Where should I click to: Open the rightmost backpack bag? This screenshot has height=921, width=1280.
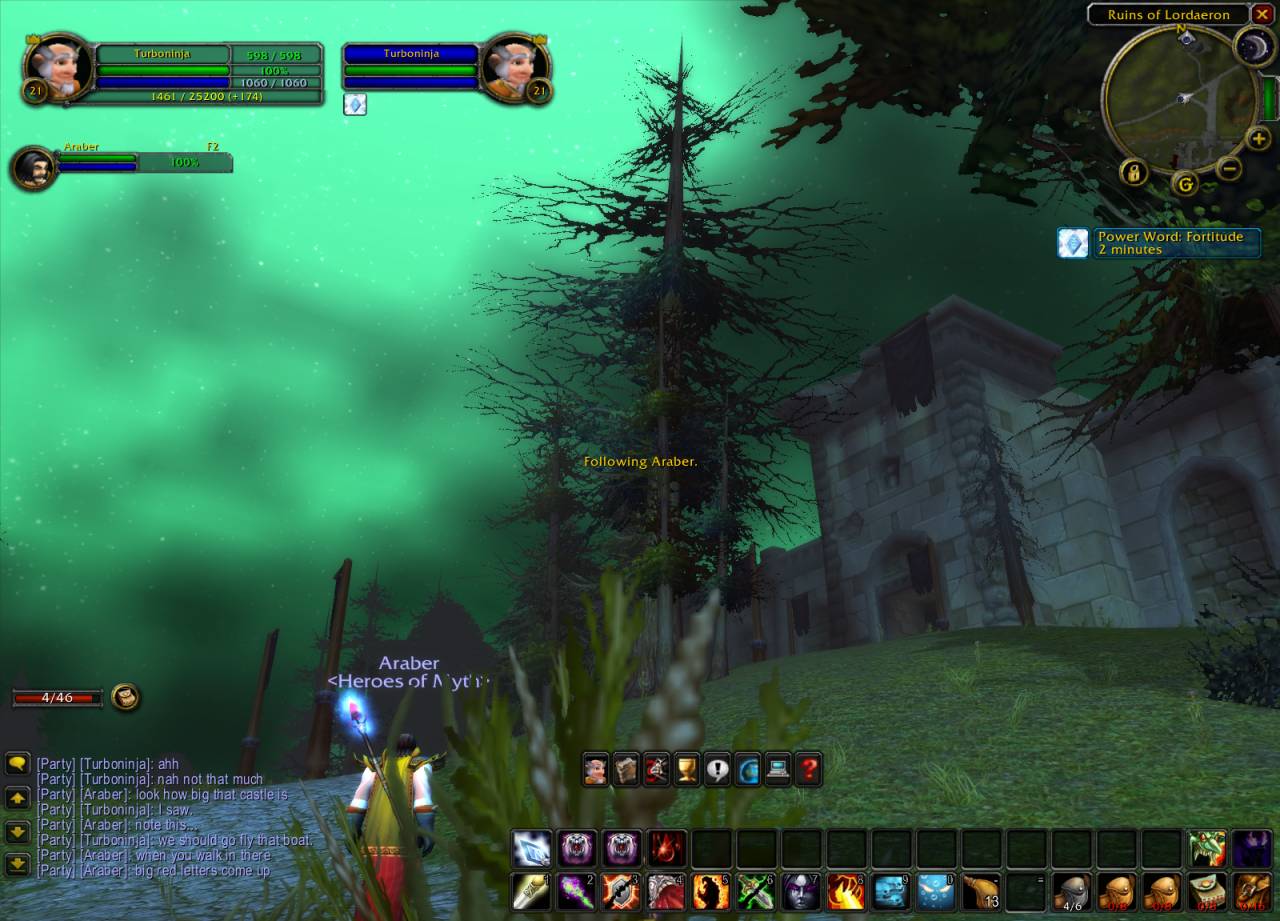click(1251, 893)
